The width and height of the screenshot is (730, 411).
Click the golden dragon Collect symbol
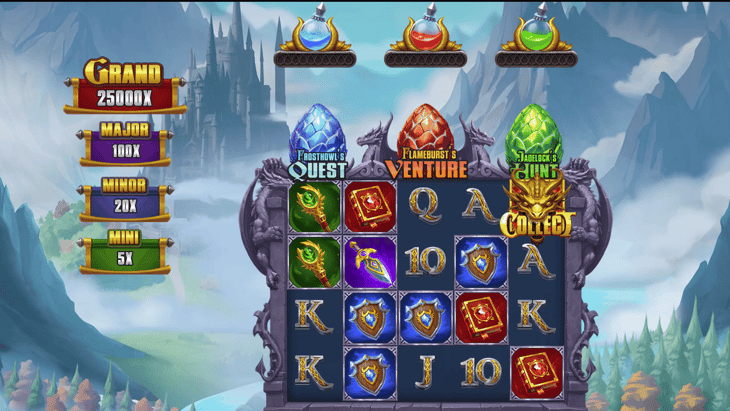tap(536, 209)
